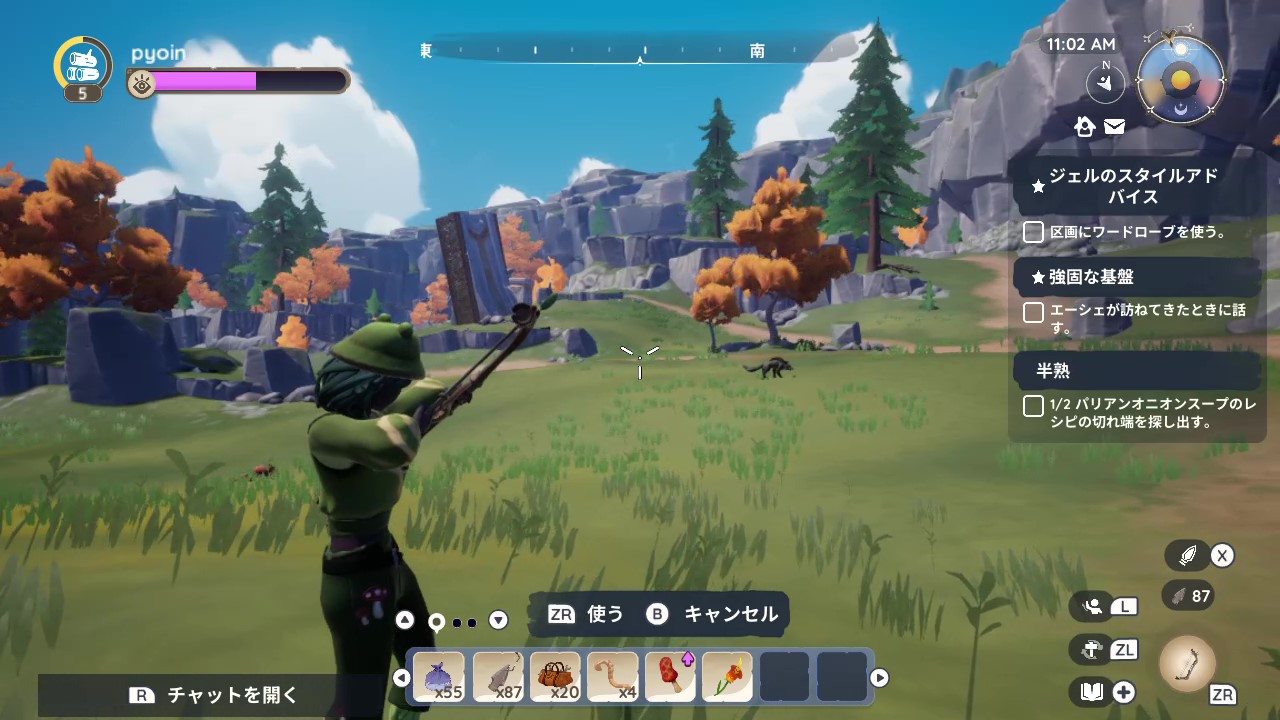
Task: Cycle the hotbar row upward
Action: 404,620
